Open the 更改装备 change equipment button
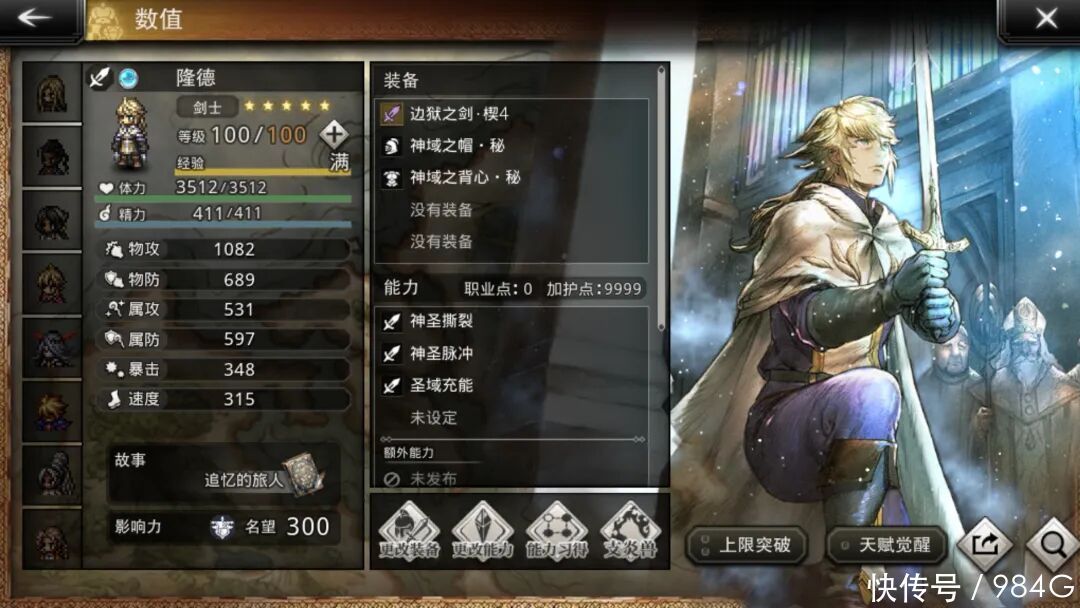 (x=408, y=531)
